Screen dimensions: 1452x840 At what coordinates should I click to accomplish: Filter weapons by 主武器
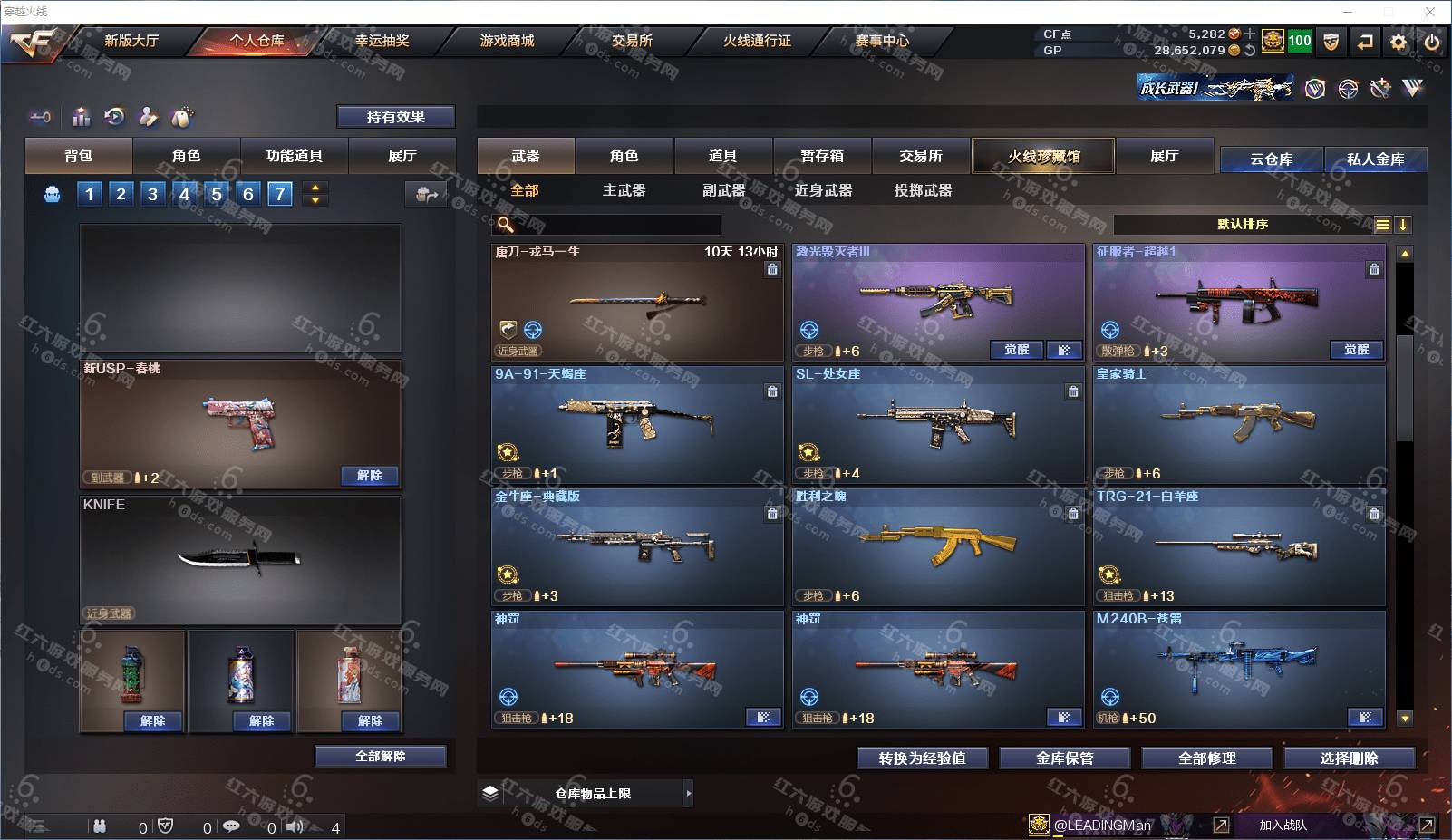click(x=624, y=190)
